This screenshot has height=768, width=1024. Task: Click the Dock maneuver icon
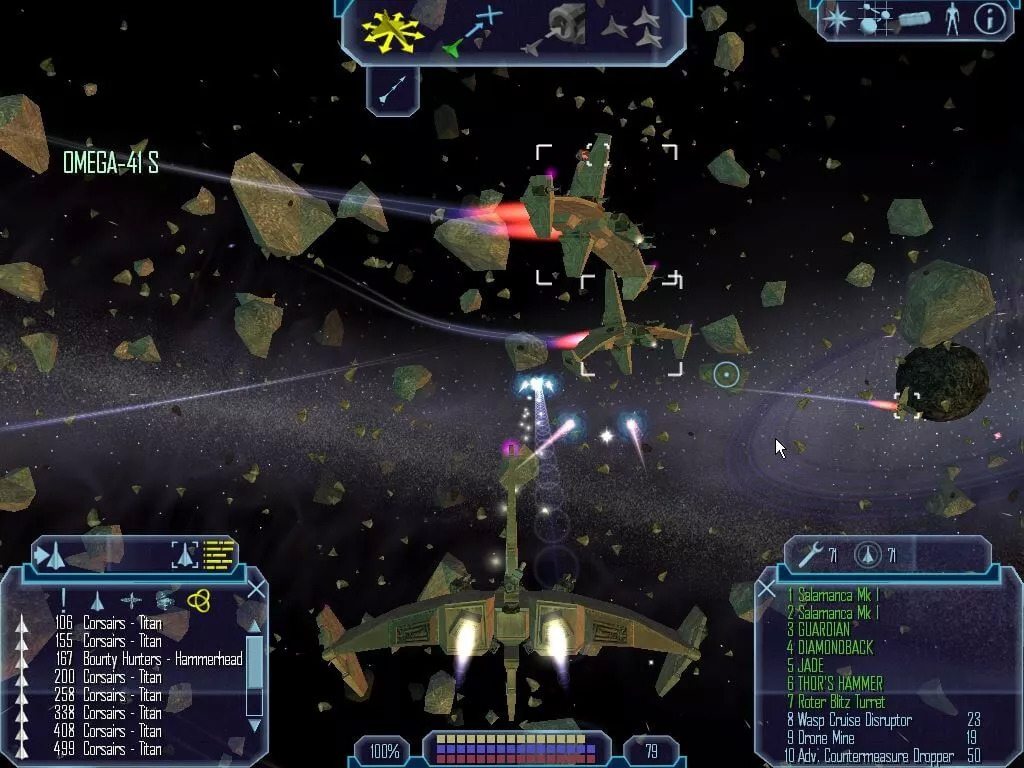[558, 30]
